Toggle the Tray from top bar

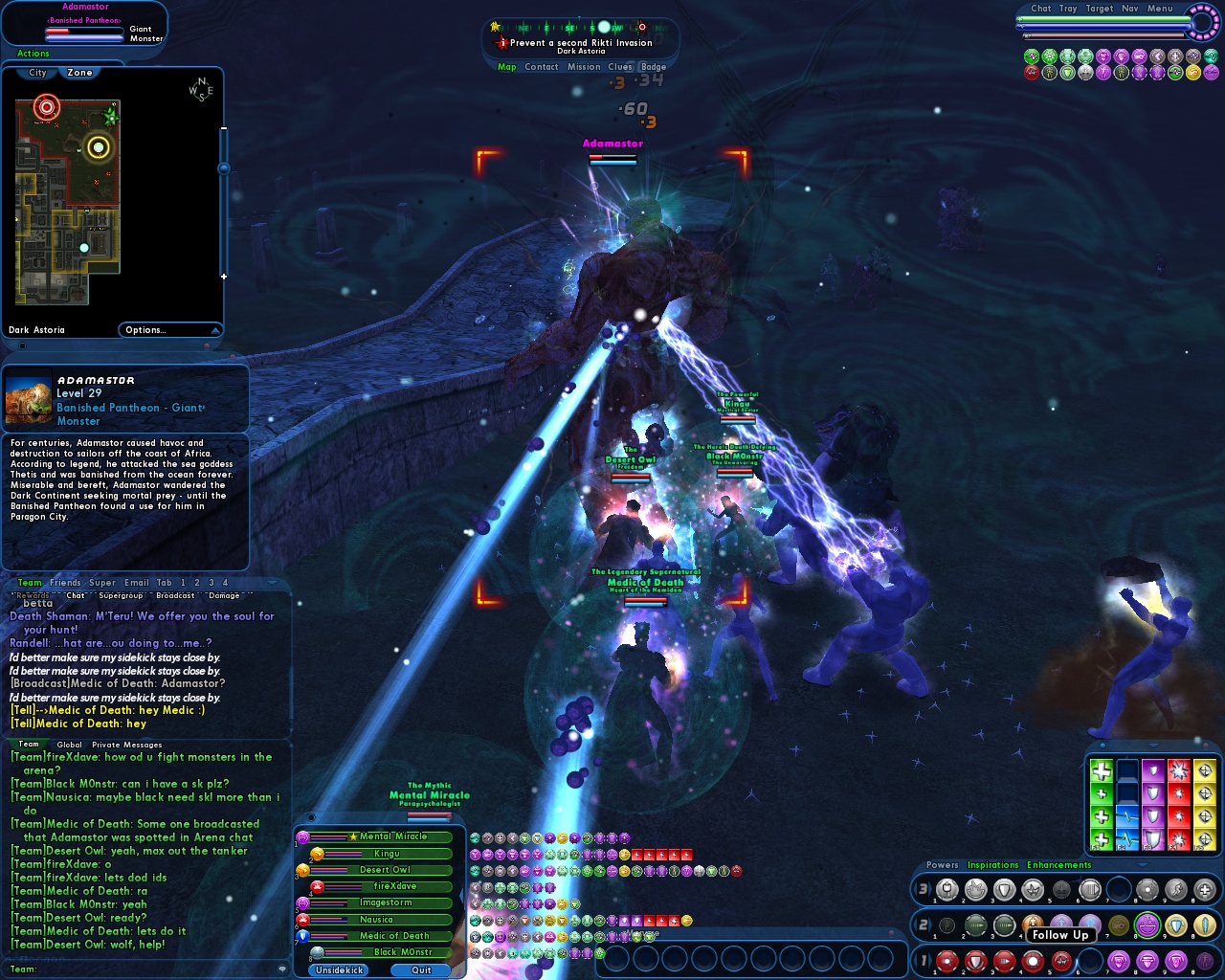pos(1068,9)
